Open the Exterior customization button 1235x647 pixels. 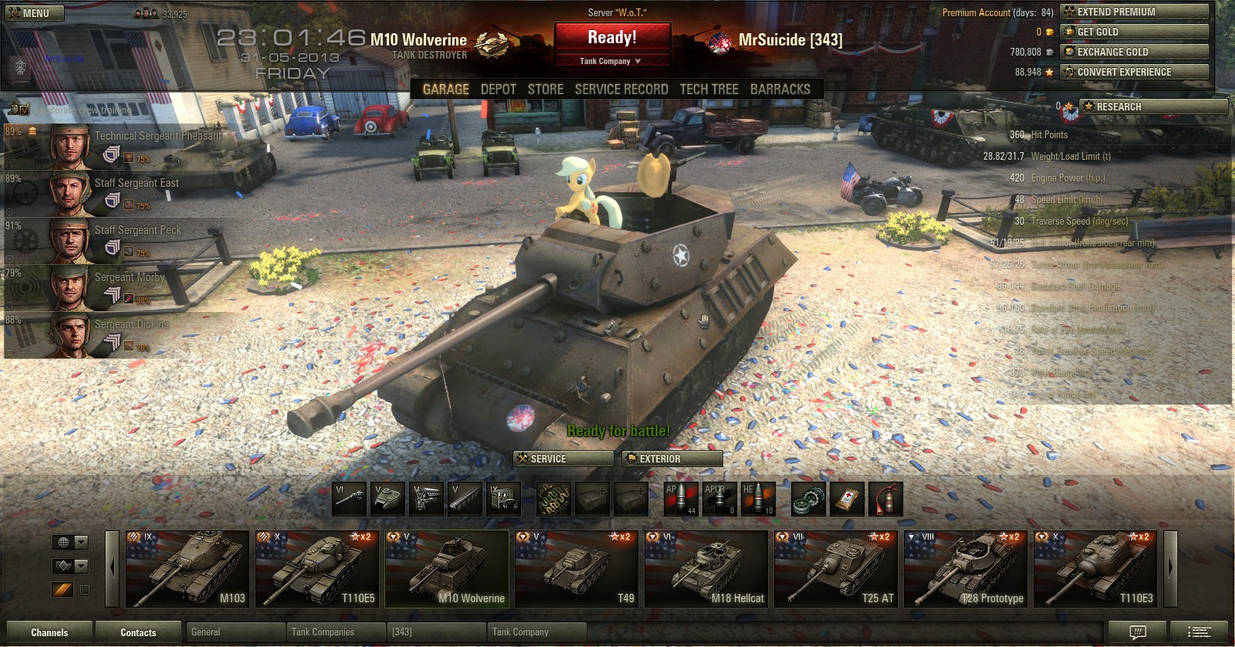point(672,459)
